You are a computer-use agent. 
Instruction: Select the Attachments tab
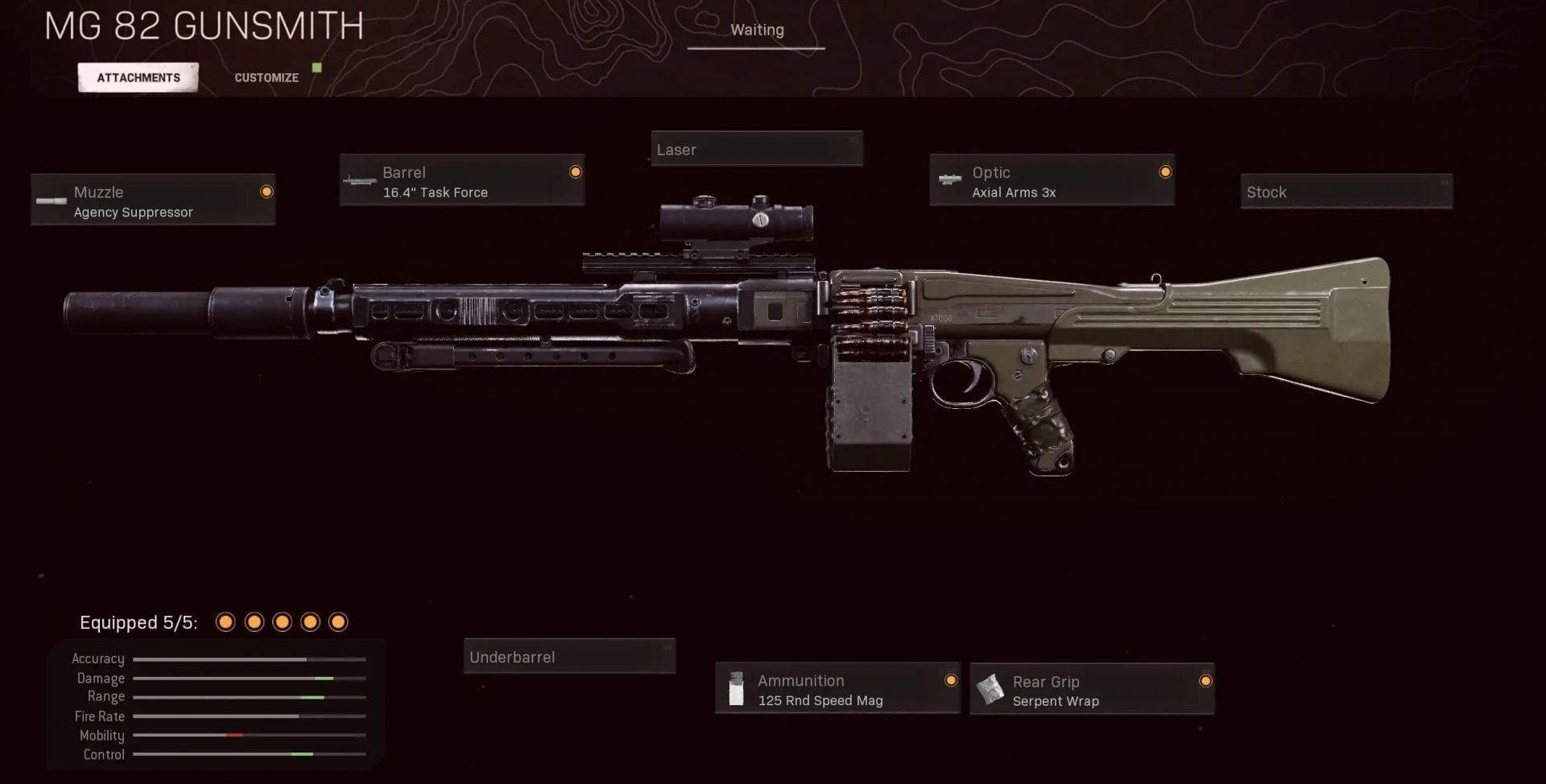pos(138,76)
